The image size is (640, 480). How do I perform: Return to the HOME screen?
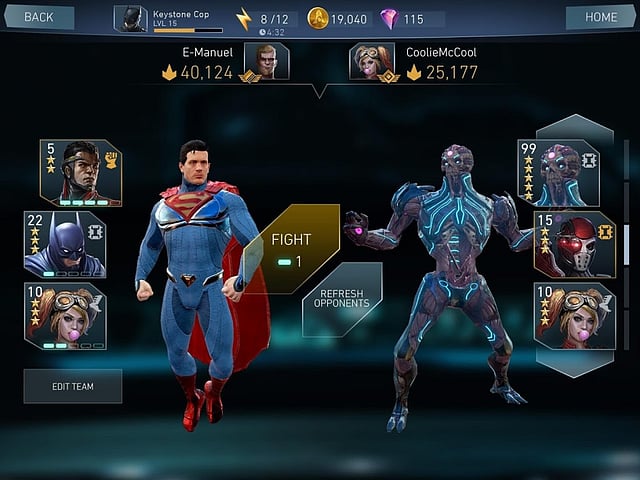(x=601, y=17)
